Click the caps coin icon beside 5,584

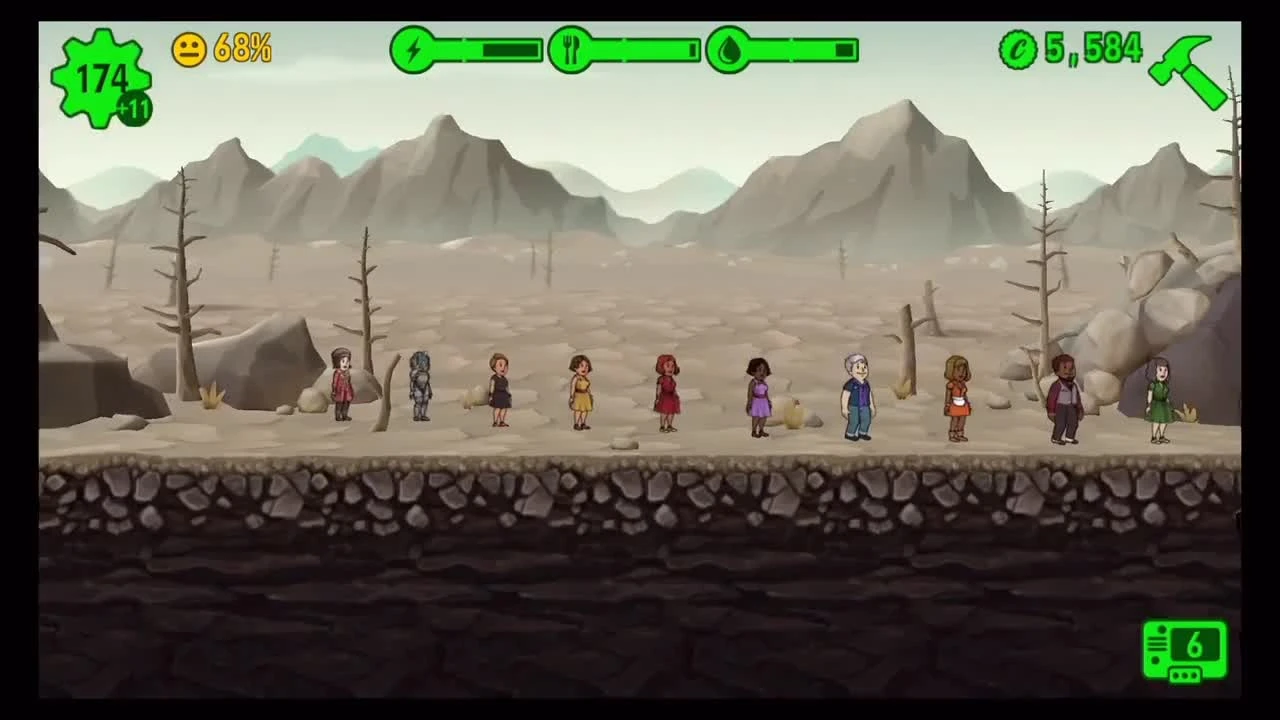point(1017,47)
